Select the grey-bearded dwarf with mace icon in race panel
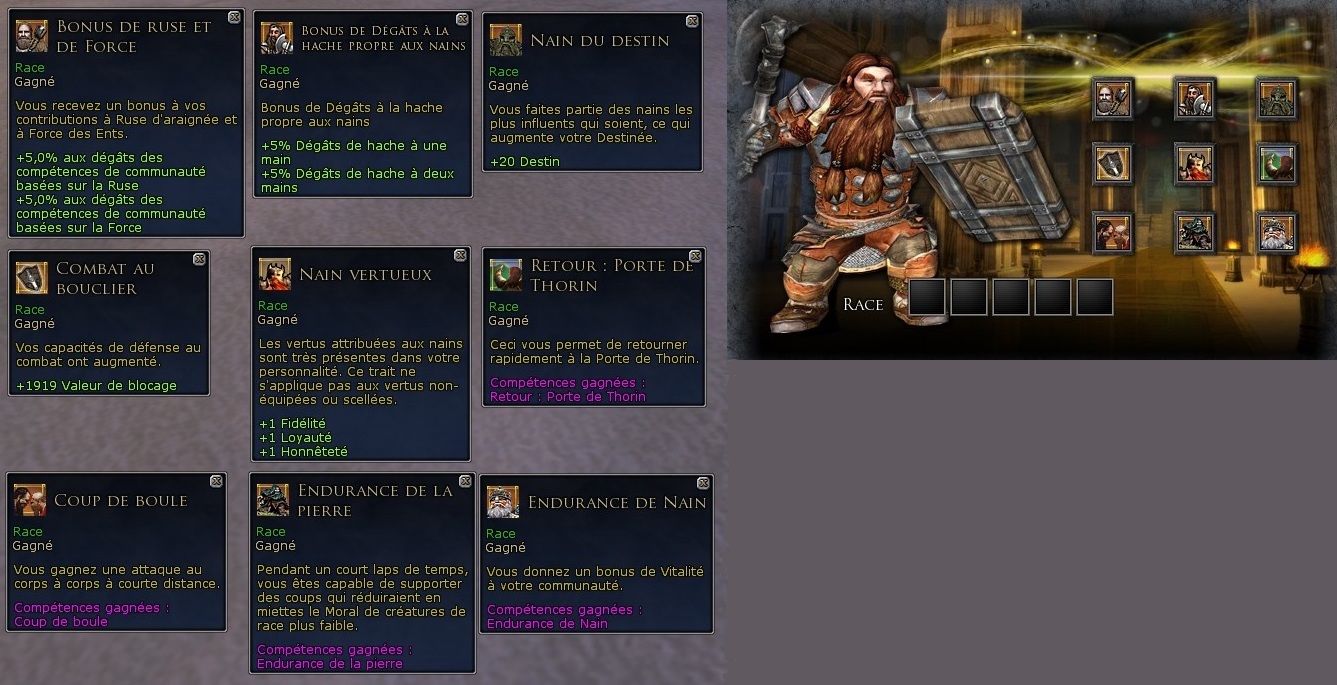1337x685 pixels. (1113, 98)
